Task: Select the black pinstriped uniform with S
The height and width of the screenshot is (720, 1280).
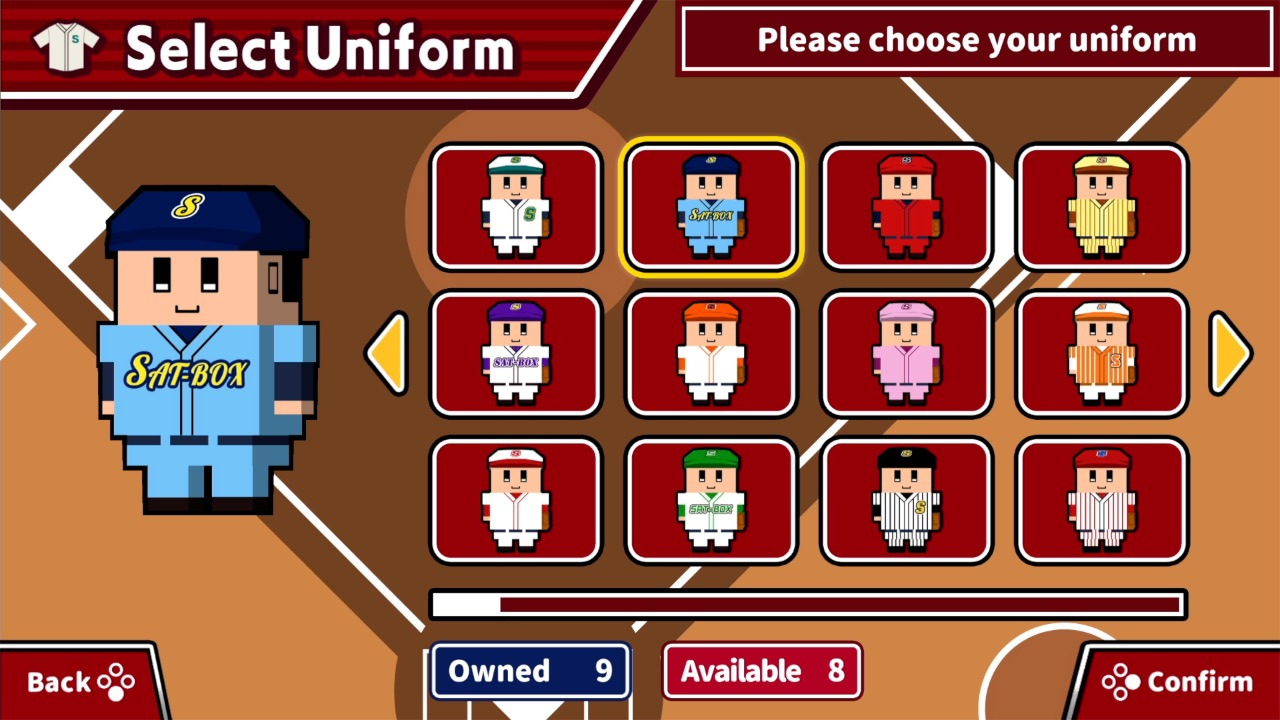Action: pos(906,500)
